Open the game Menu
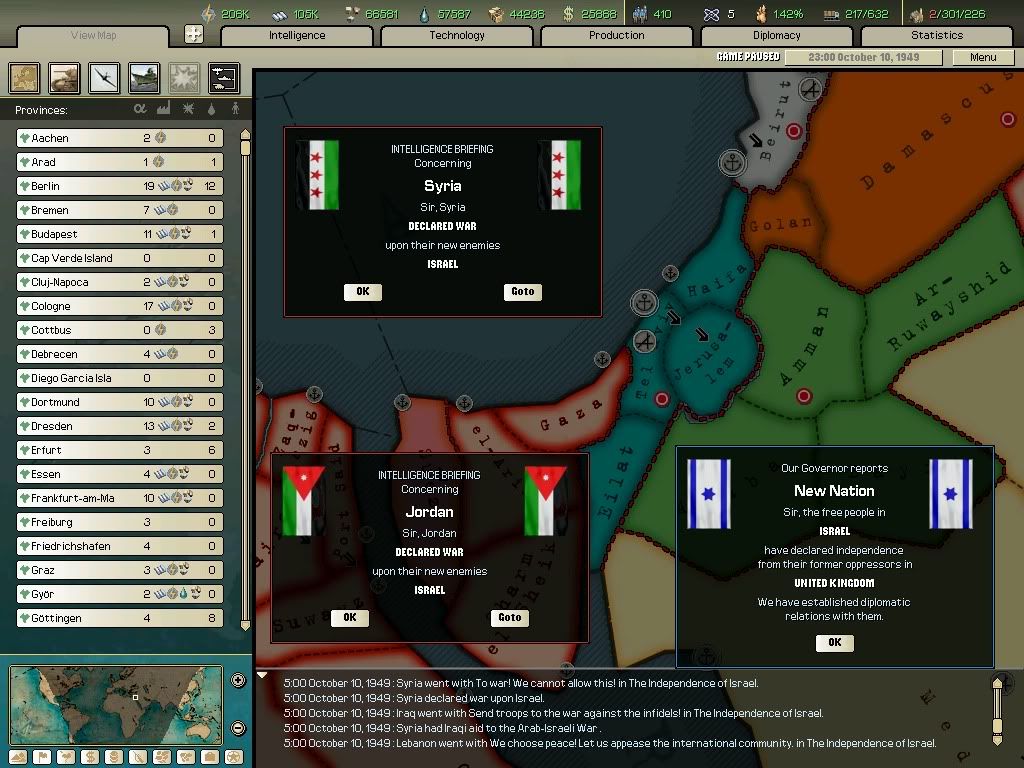Viewport: 1024px width, 768px height. (983, 57)
